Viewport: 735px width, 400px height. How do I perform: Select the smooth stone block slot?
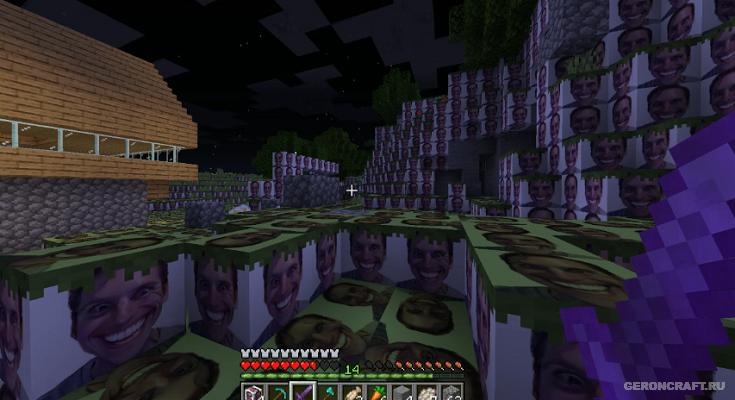point(401,392)
